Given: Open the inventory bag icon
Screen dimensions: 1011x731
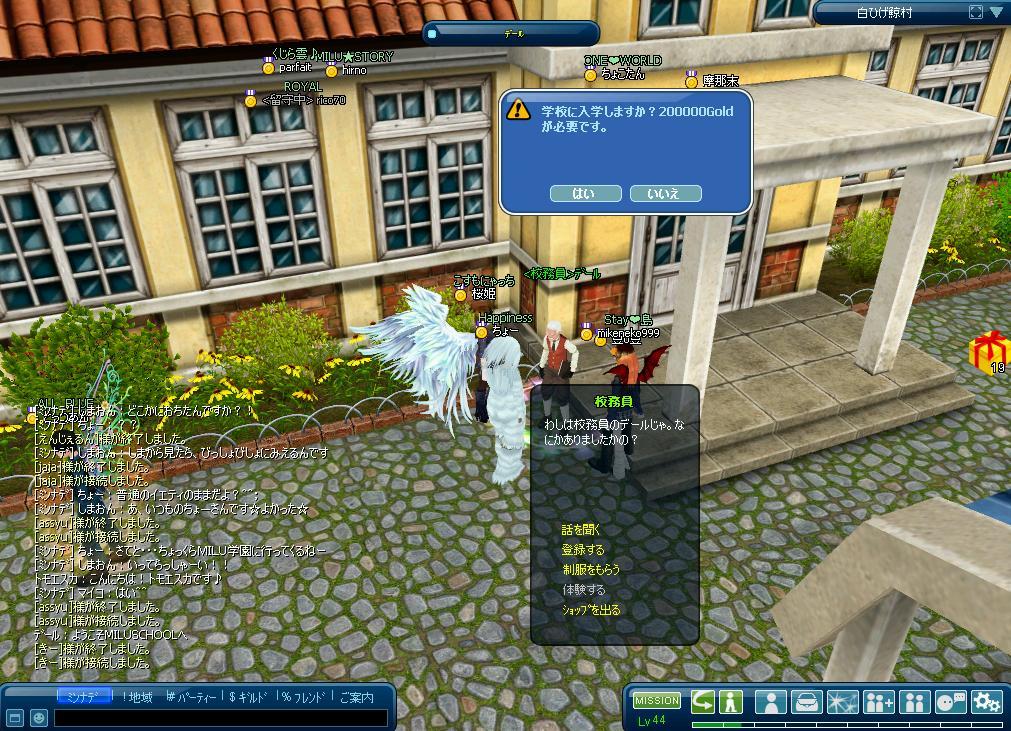Looking at the screenshot, I should point(806,702).
